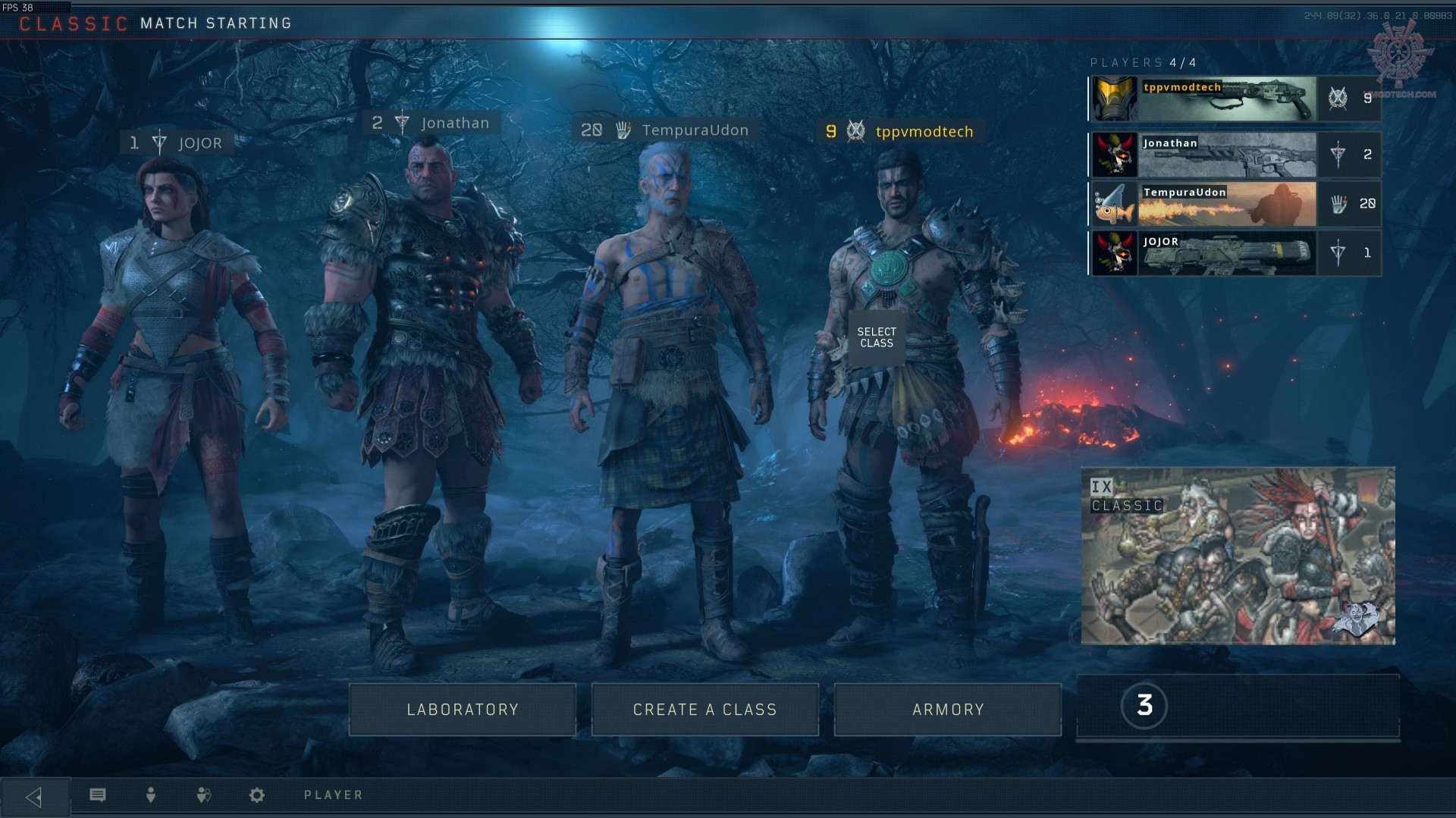Pick the JOJOR player row
Image resolution: width=1456 pixels, height=818 pixels.
pyautogui.click(x=1235, y=253)
